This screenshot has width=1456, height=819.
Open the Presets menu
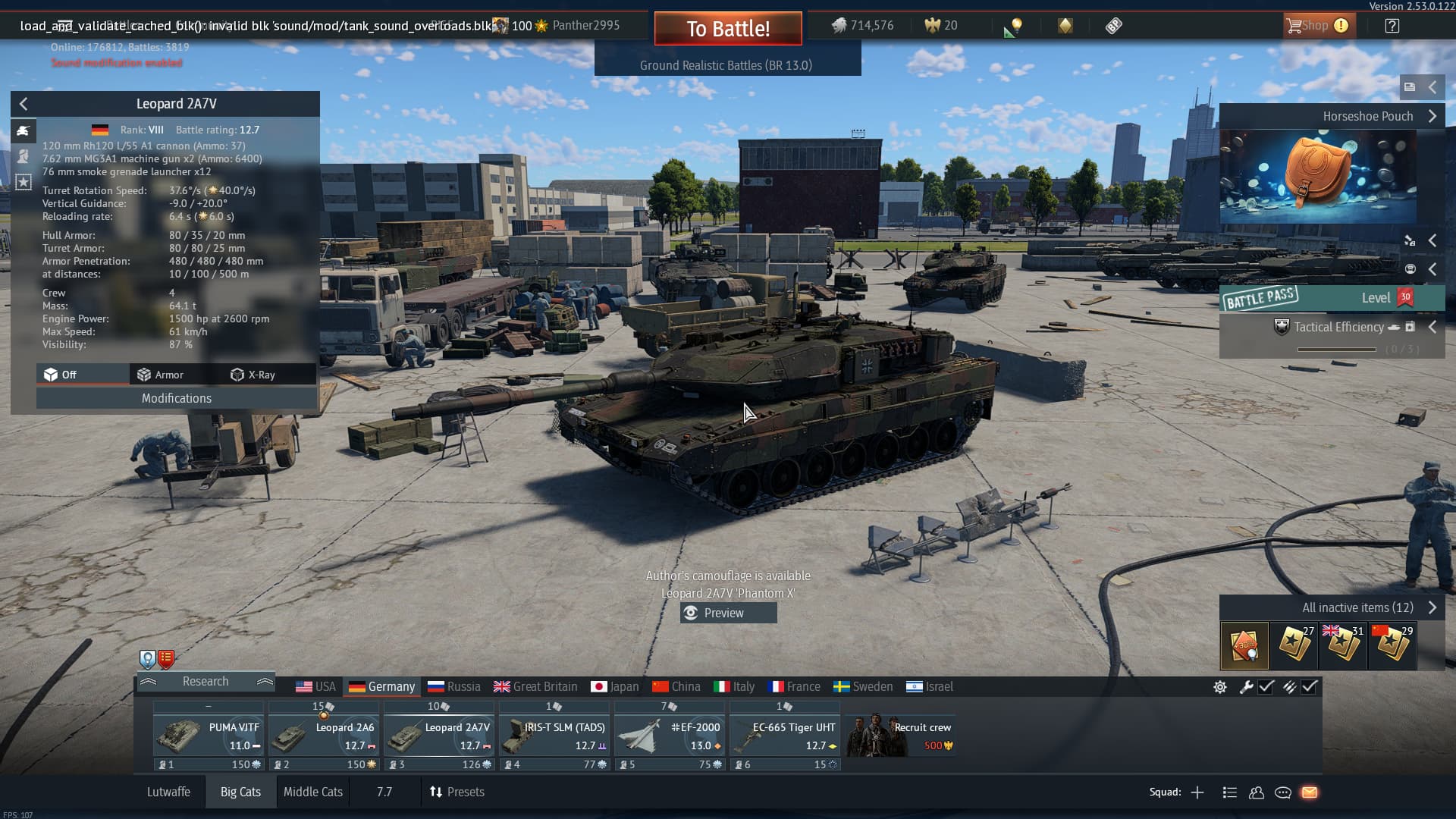(457, 792)
